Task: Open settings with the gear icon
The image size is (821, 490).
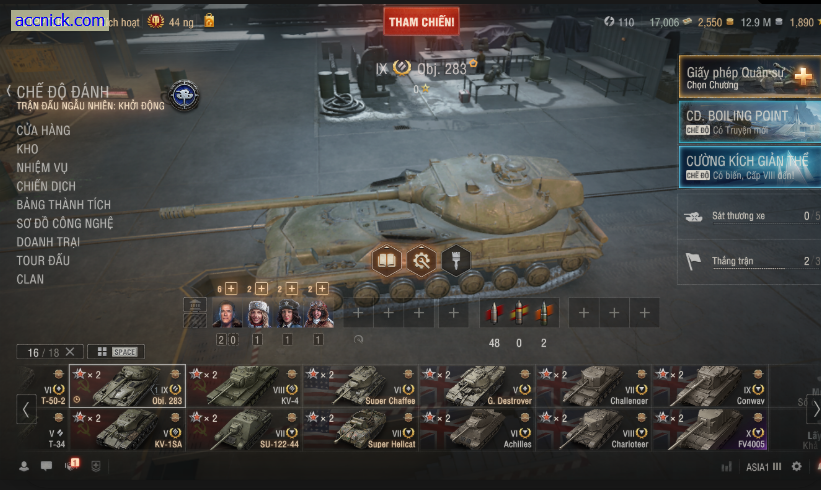Action: coord(796,466)
